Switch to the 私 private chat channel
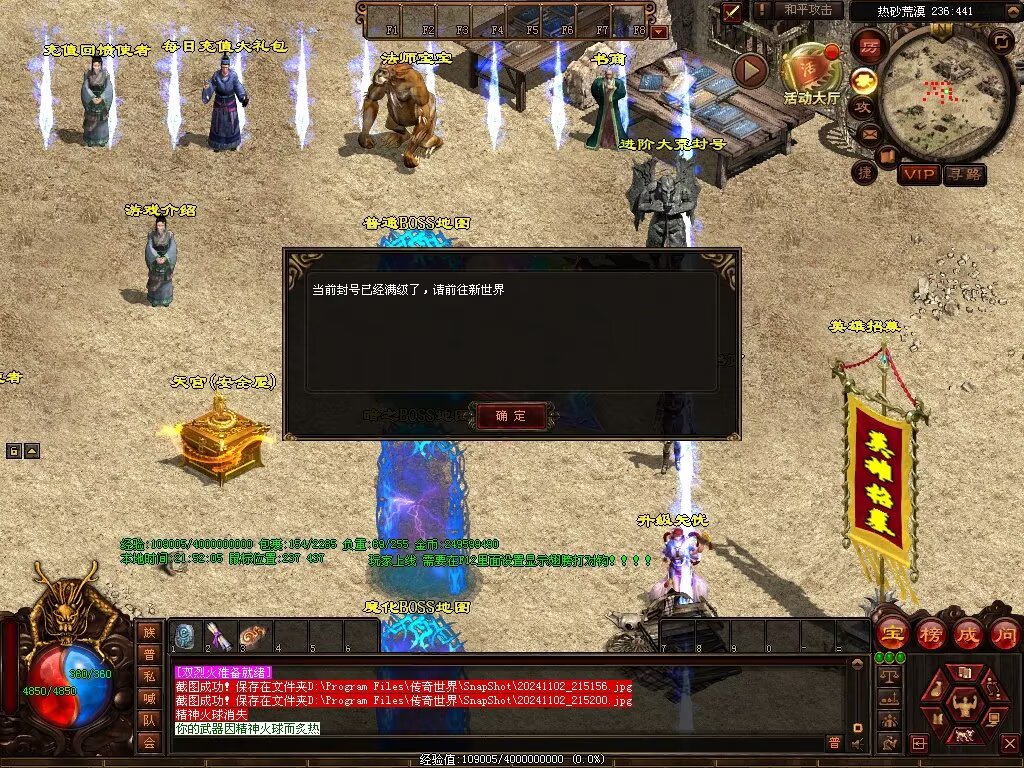The image size is (1024, 768). pyautogui.click(x=149, y=675)
